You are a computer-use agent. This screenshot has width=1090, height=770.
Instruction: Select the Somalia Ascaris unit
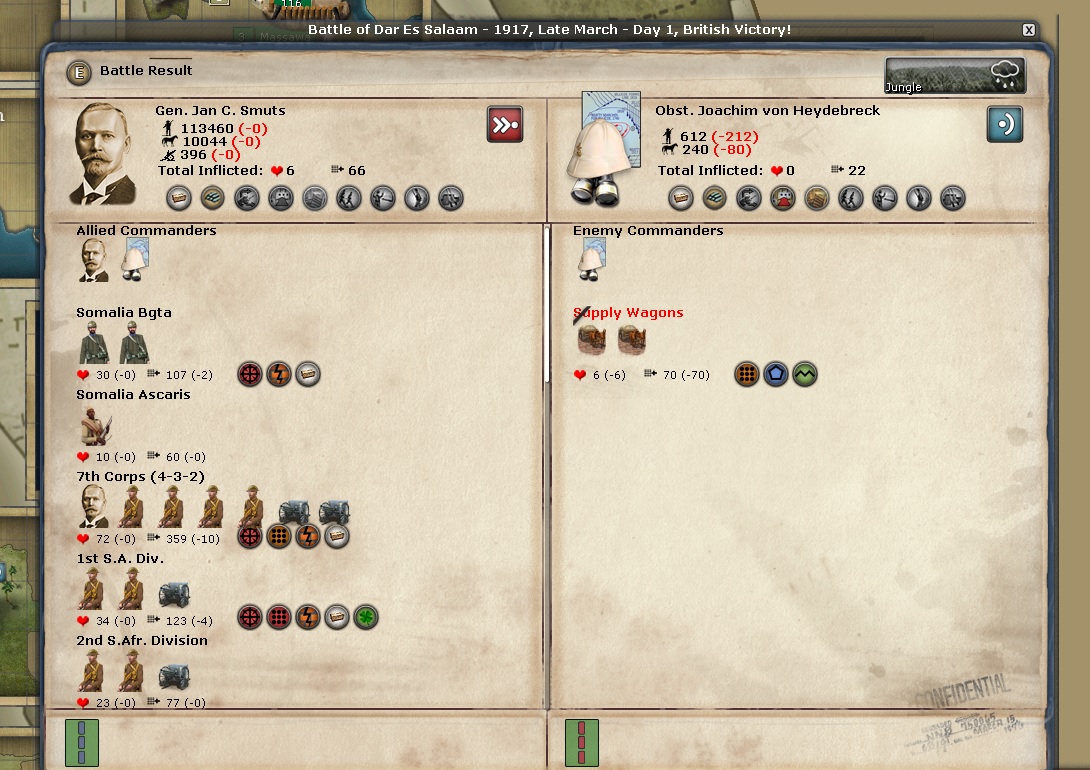tap(133, 395)
